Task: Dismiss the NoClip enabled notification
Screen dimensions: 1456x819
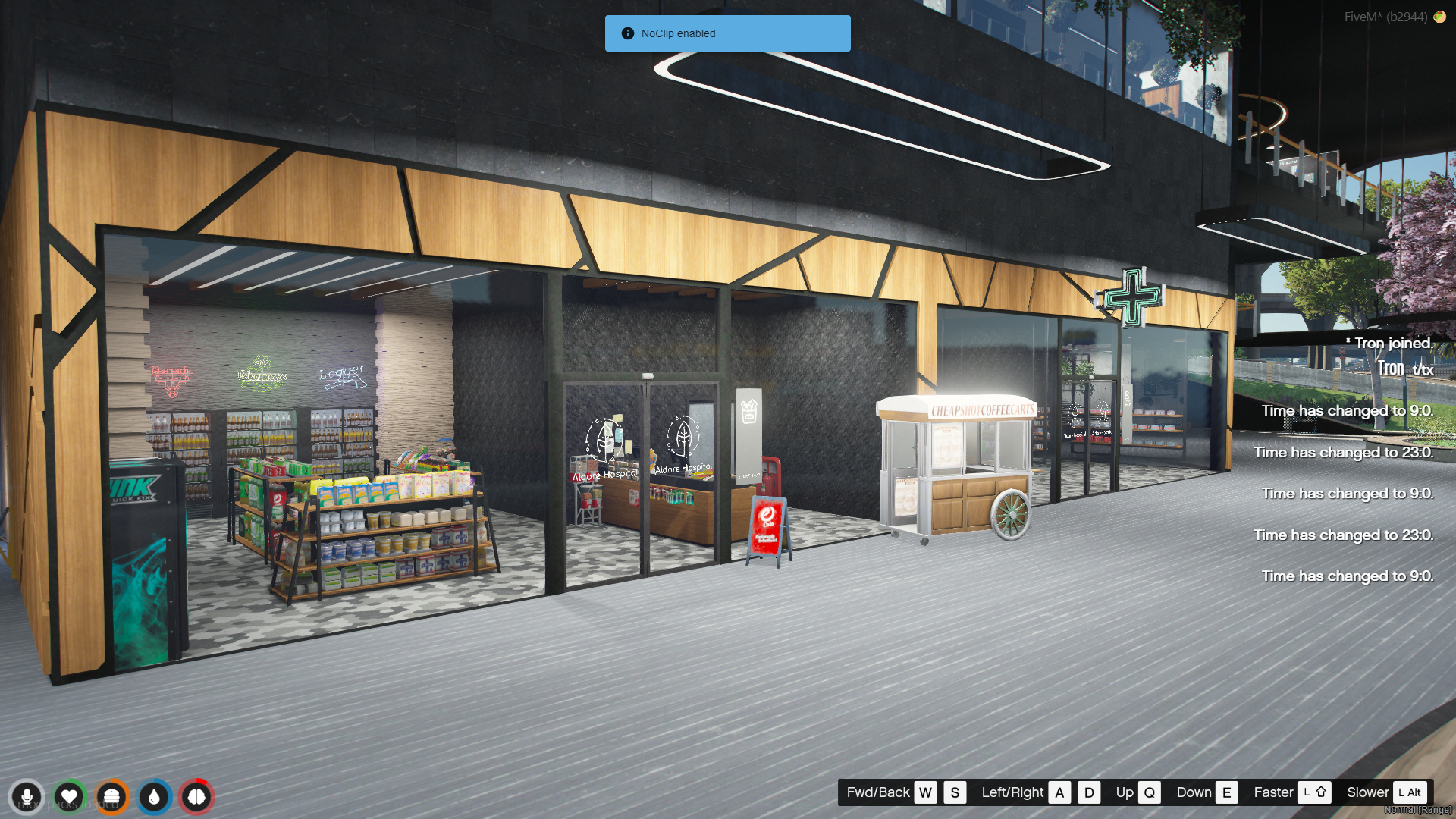Action: coord(727,33)
